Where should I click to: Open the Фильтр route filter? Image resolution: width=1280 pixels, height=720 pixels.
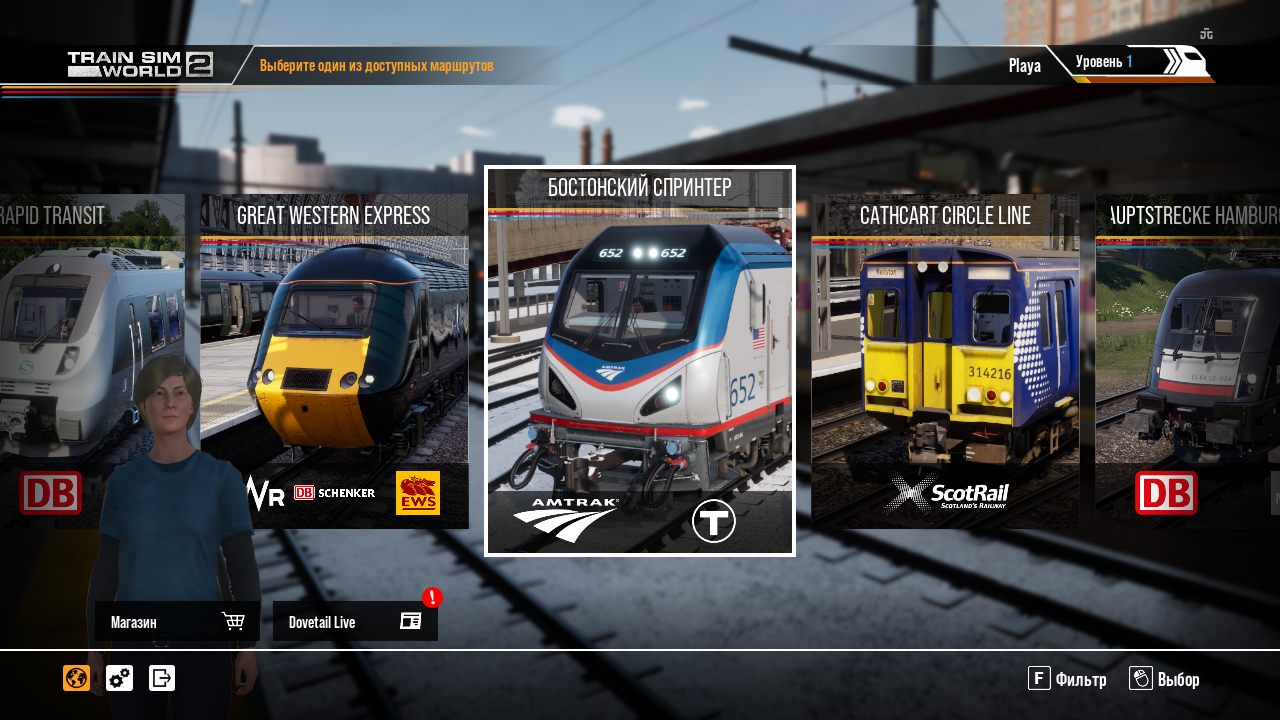(1067, 680)
